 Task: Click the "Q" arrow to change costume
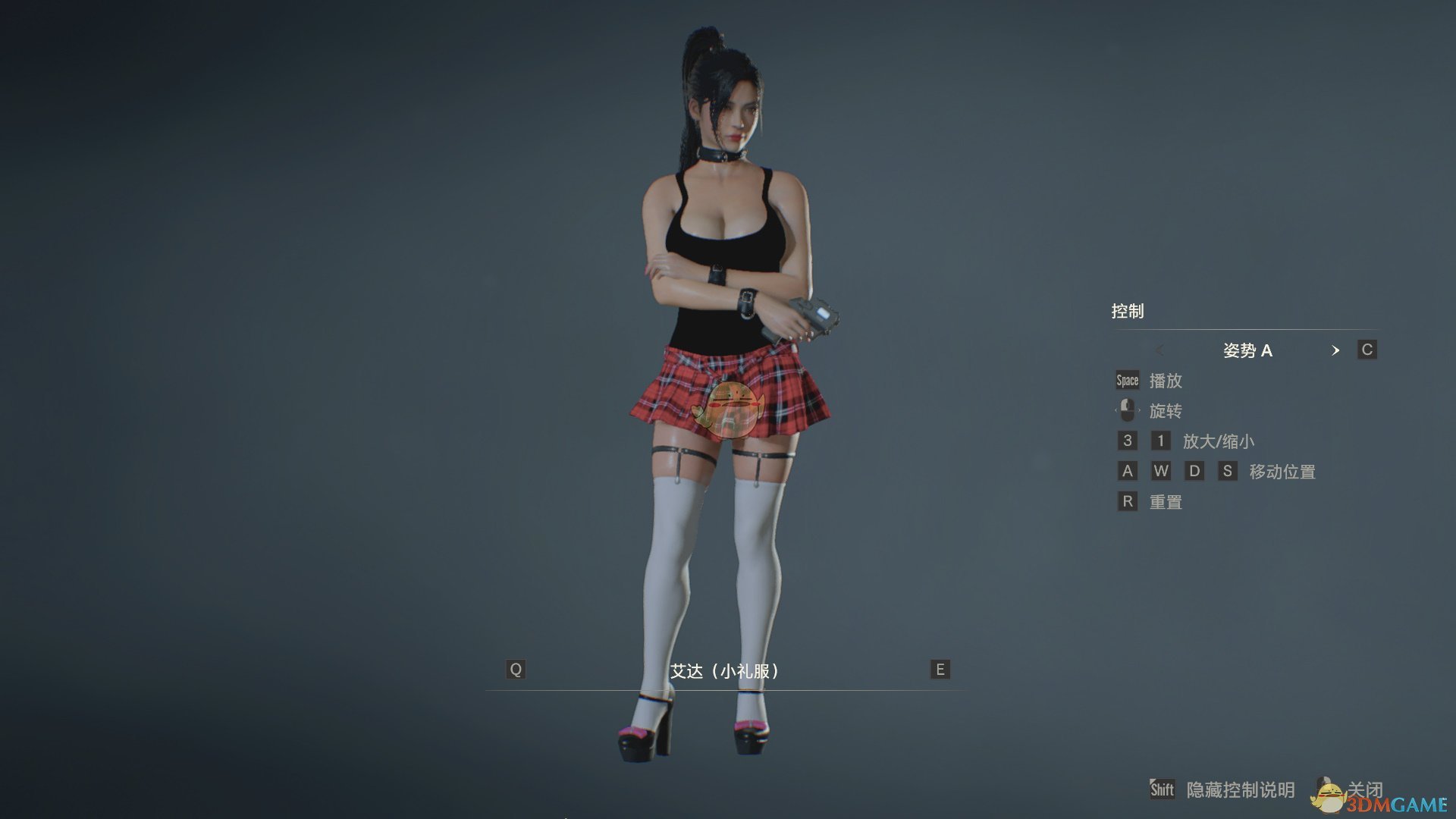click(516, 670)
